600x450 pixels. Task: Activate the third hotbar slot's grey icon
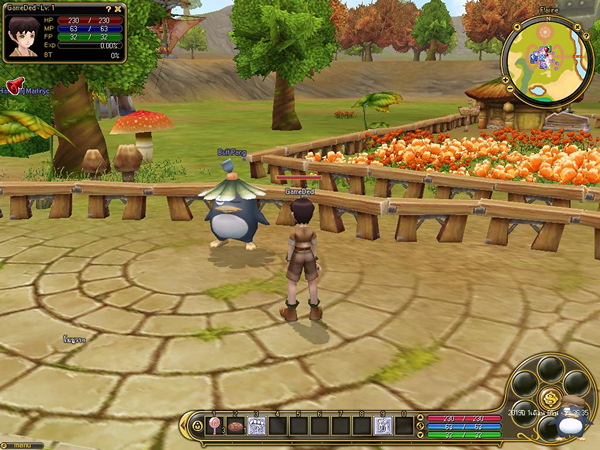[255, 426]
